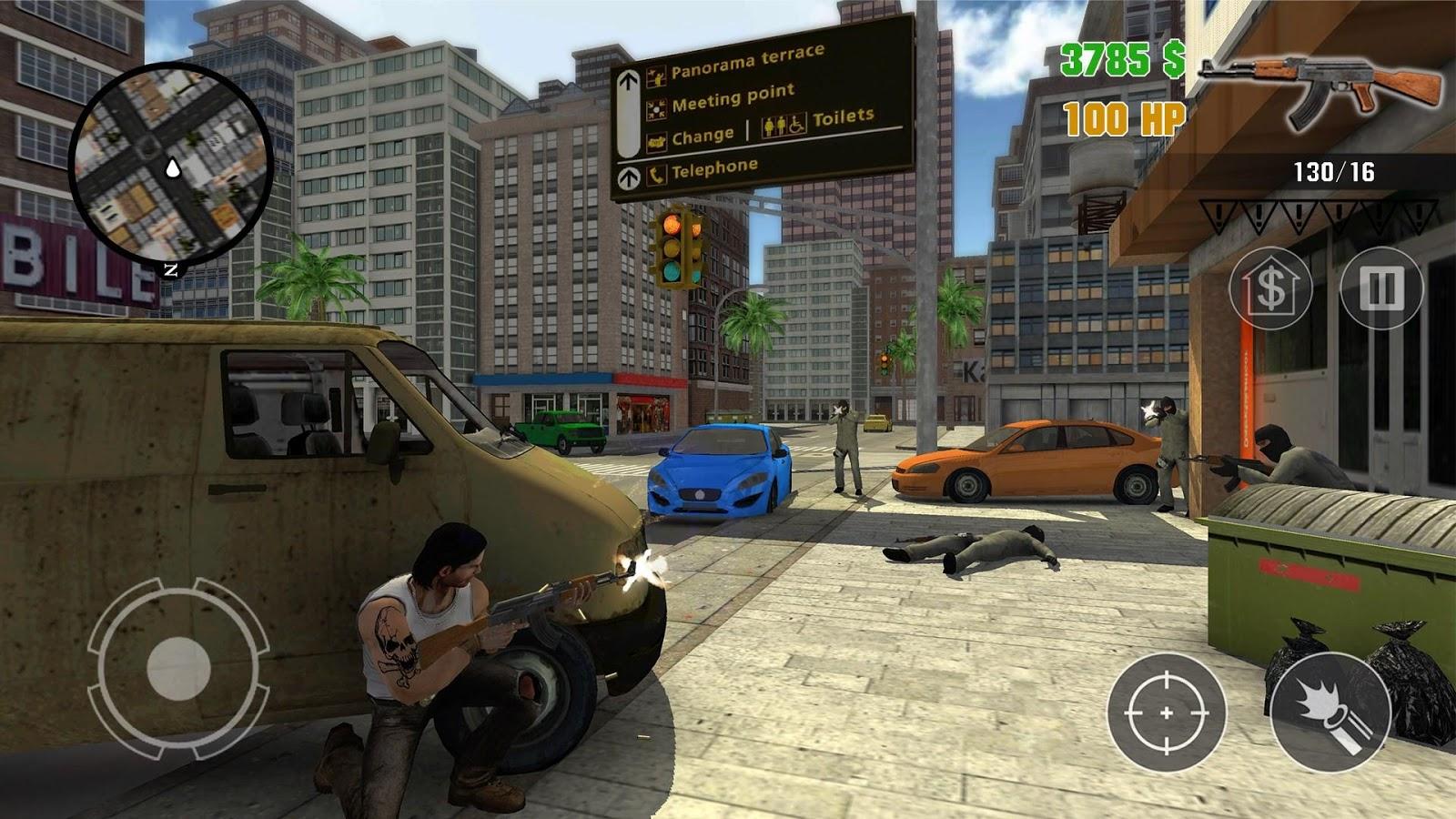The width and height of the screenshot is (1456, 819).
Task: Fire weapon with the muzzle flash button
Action: click(x=1330, y=713)
